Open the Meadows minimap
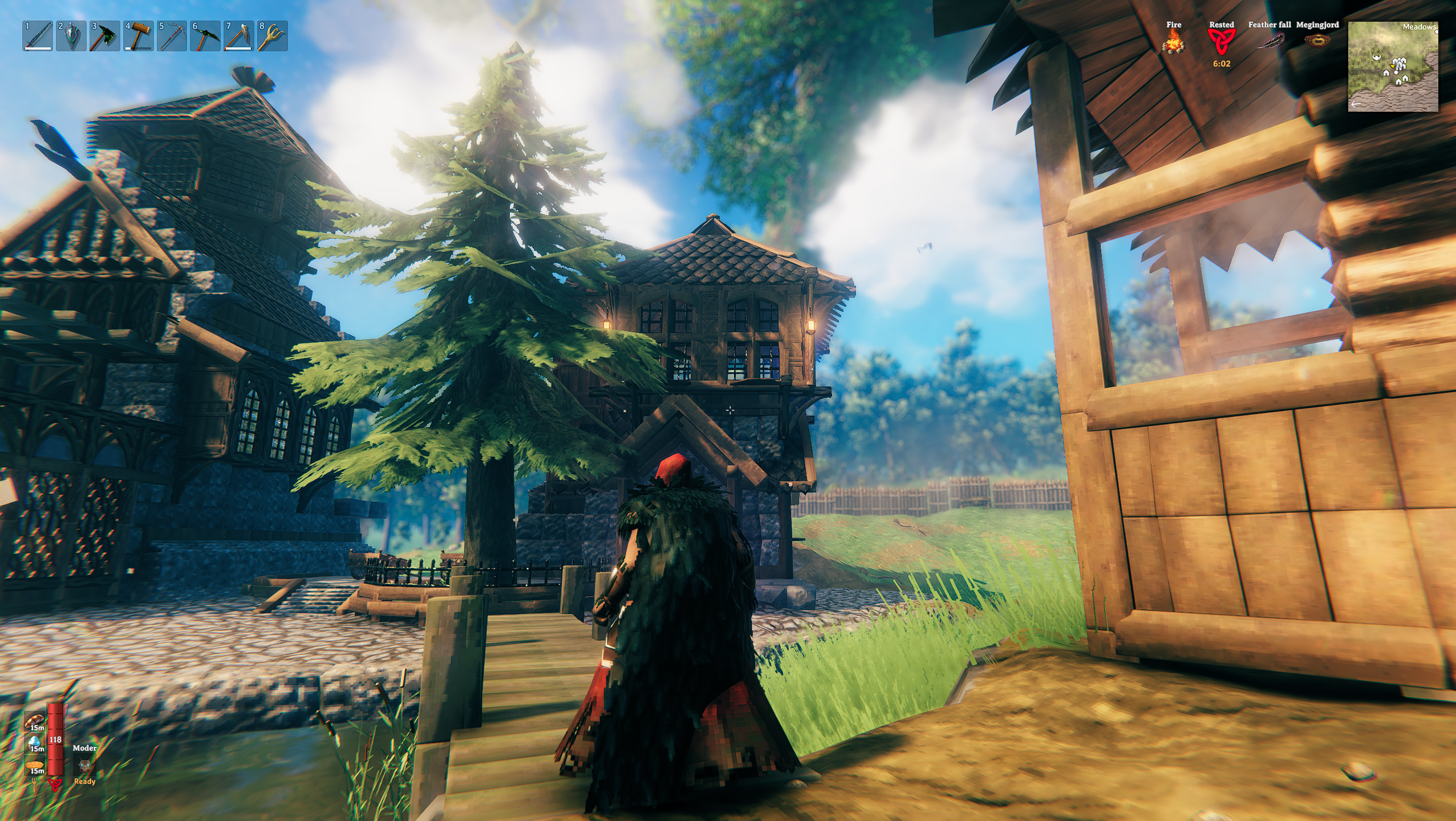1456x821 pixels. tap(1393, 67)
